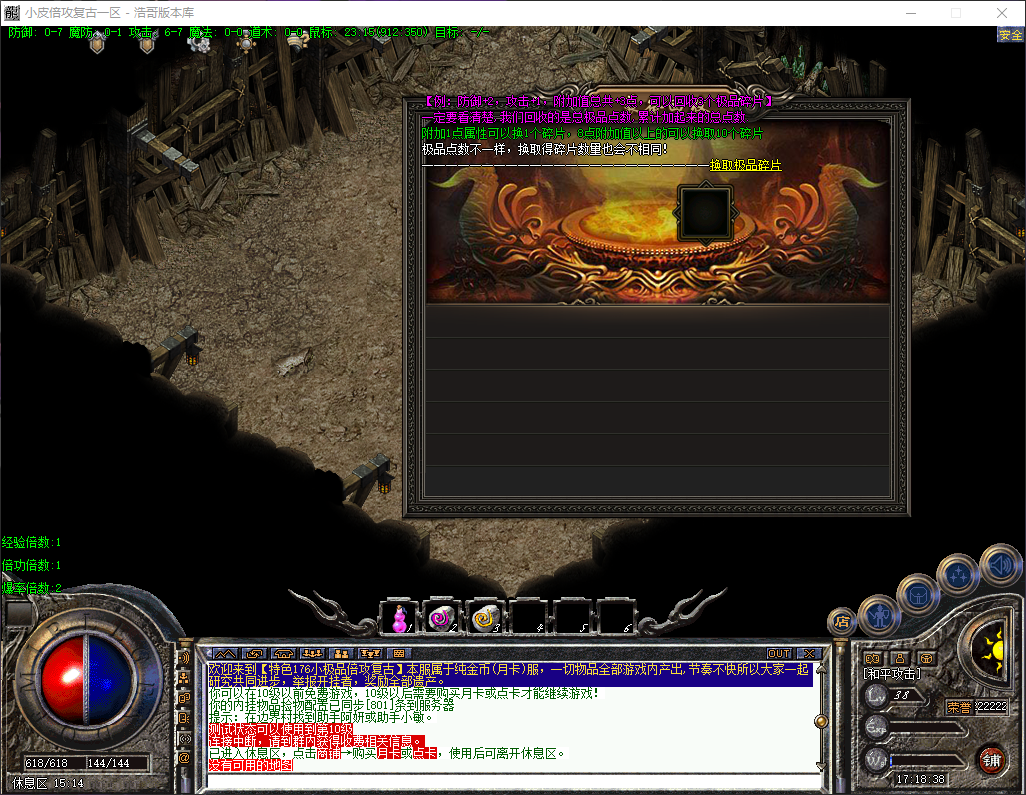The width and height of the screenshot is (1026, 795).
Task: Click the red 铺 stall button
Action: pos(991,759)
